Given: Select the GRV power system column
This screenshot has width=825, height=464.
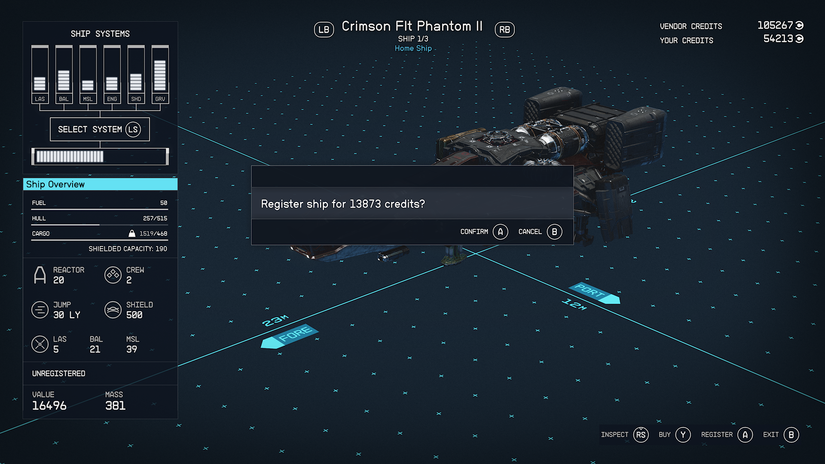Looking at the screenshot, I should point(159,75).
